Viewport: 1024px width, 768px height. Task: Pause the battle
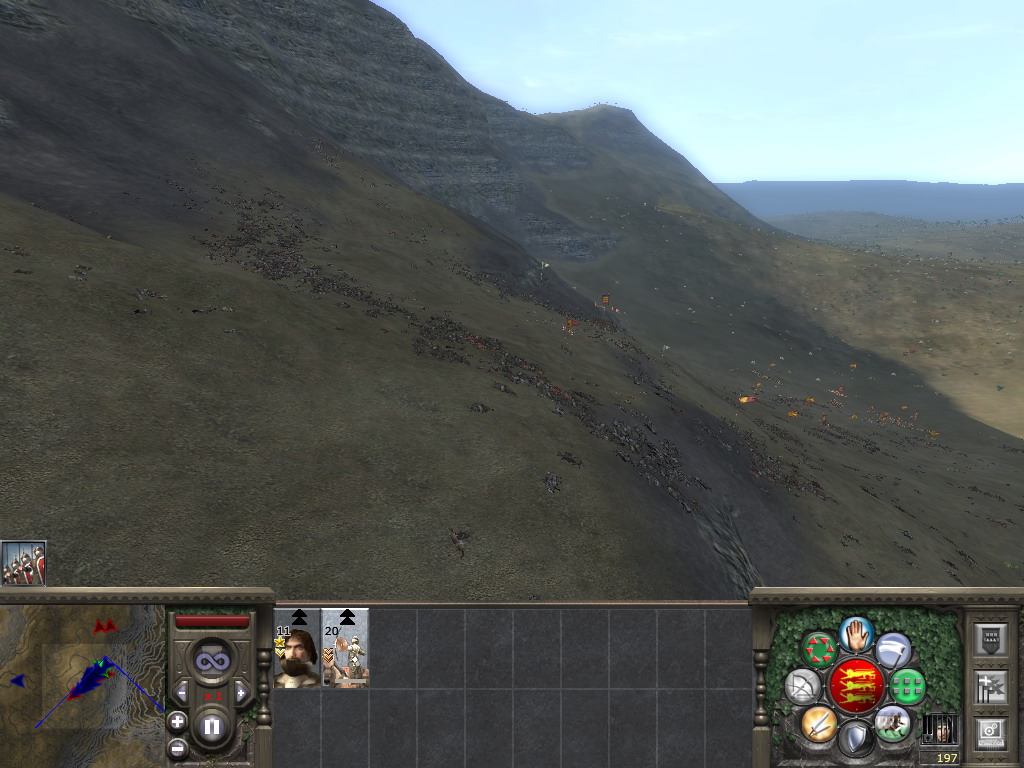212,727
